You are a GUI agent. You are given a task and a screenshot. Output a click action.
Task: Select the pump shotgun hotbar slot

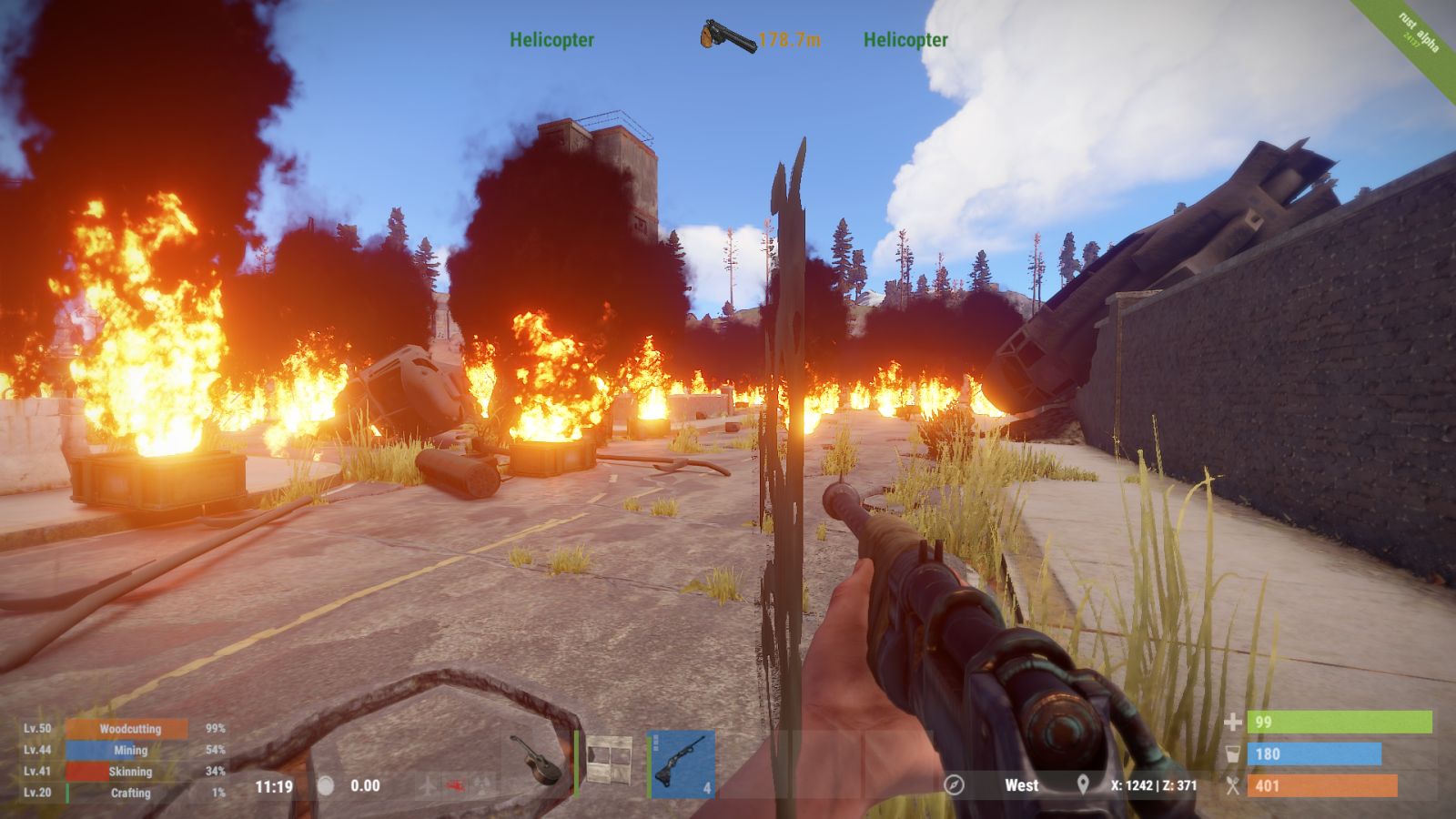681,763
